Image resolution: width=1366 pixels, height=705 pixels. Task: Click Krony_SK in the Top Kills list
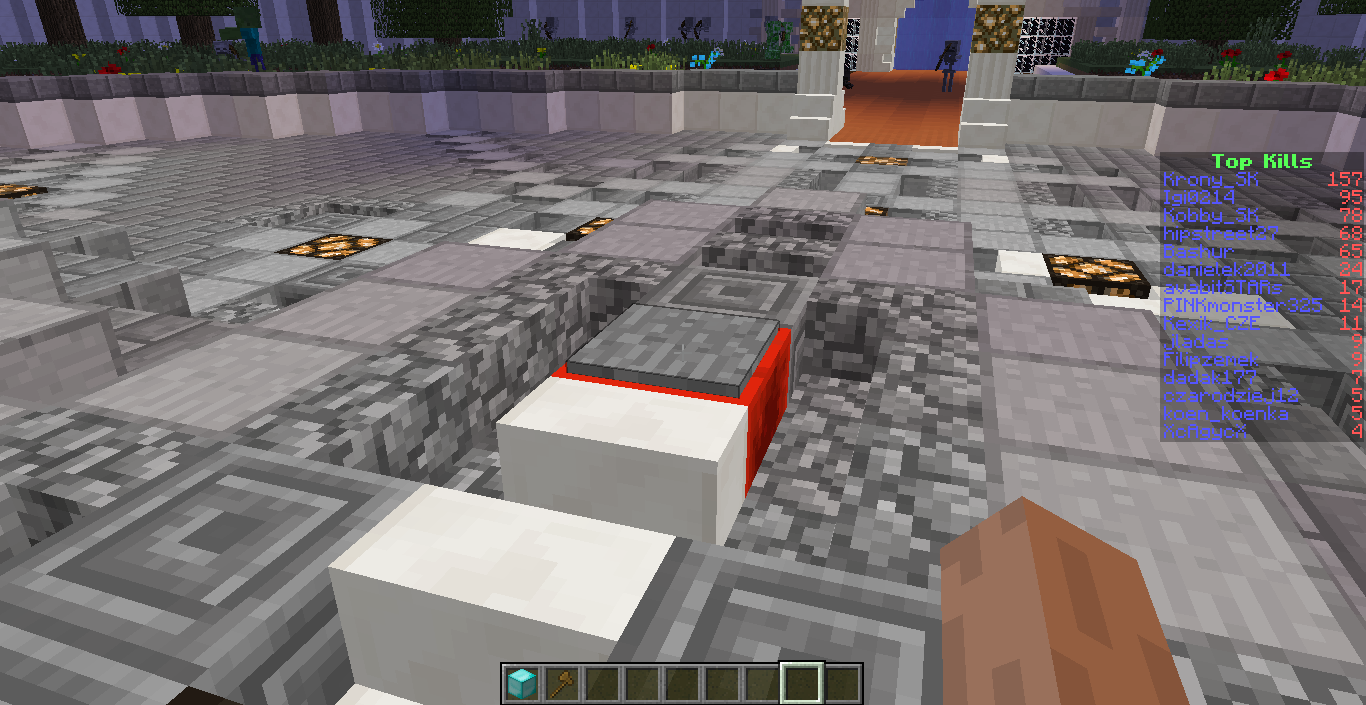pyautogui.click(x=1211, y=180)
